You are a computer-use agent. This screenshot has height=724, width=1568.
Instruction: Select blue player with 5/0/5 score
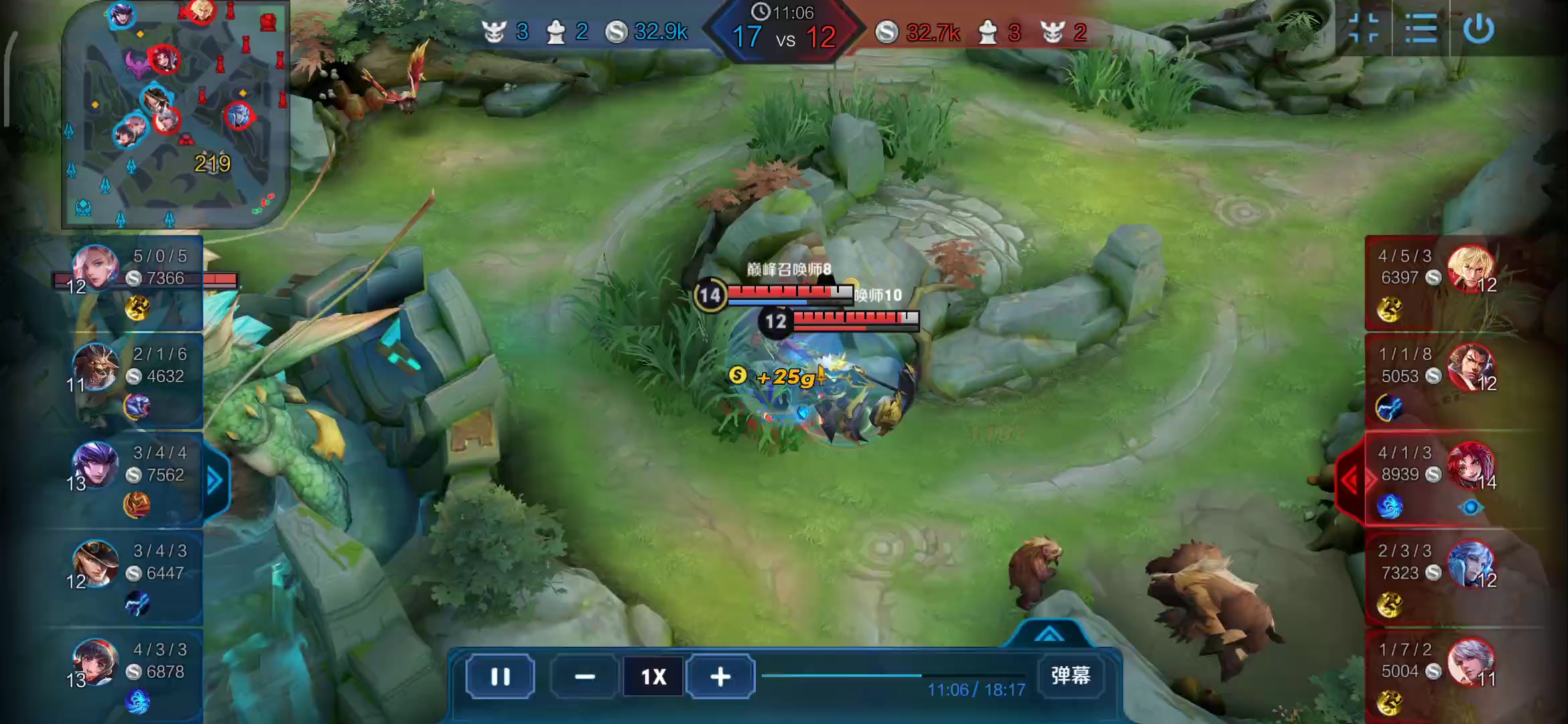point(134,282)
